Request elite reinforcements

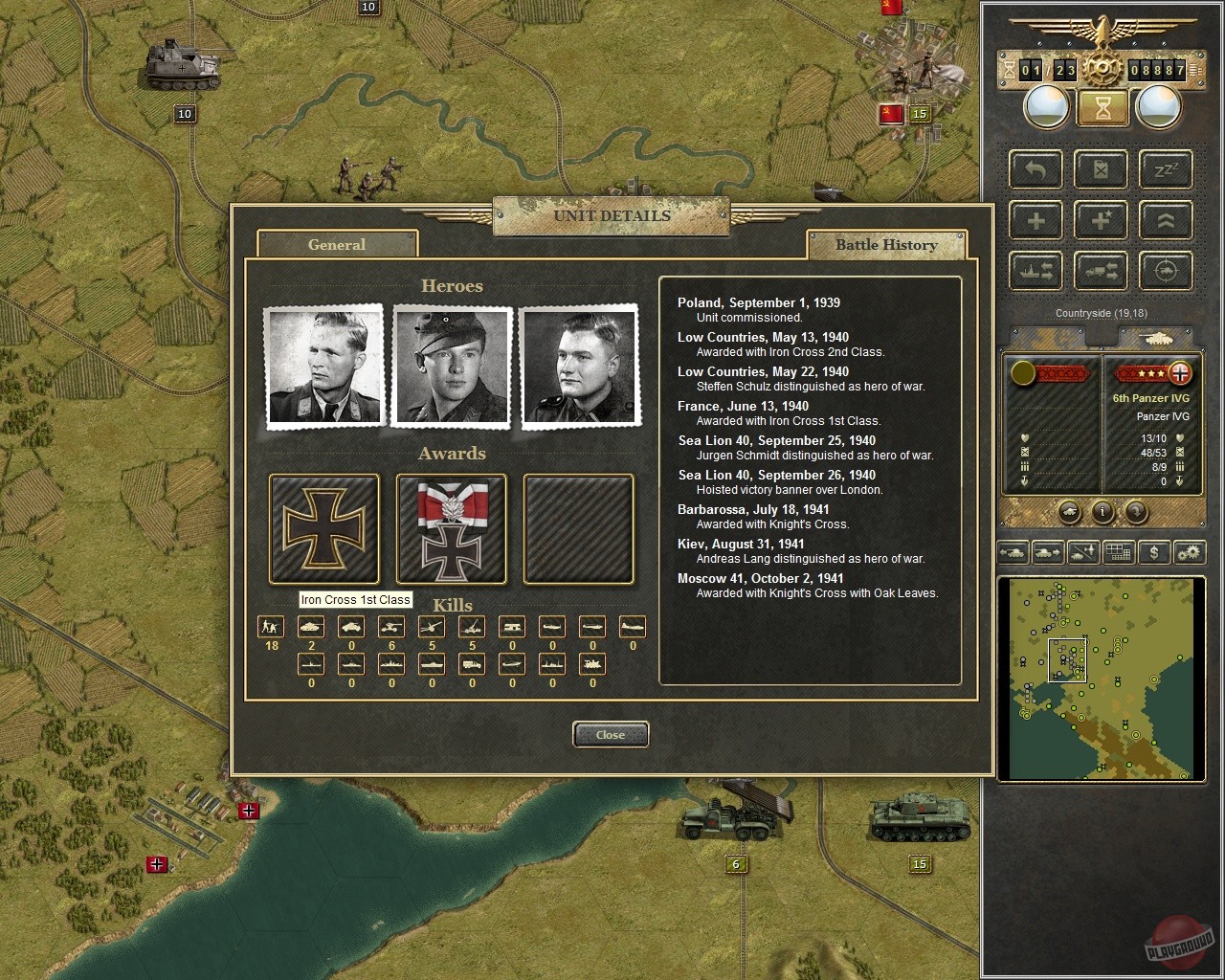[1101, 220]
